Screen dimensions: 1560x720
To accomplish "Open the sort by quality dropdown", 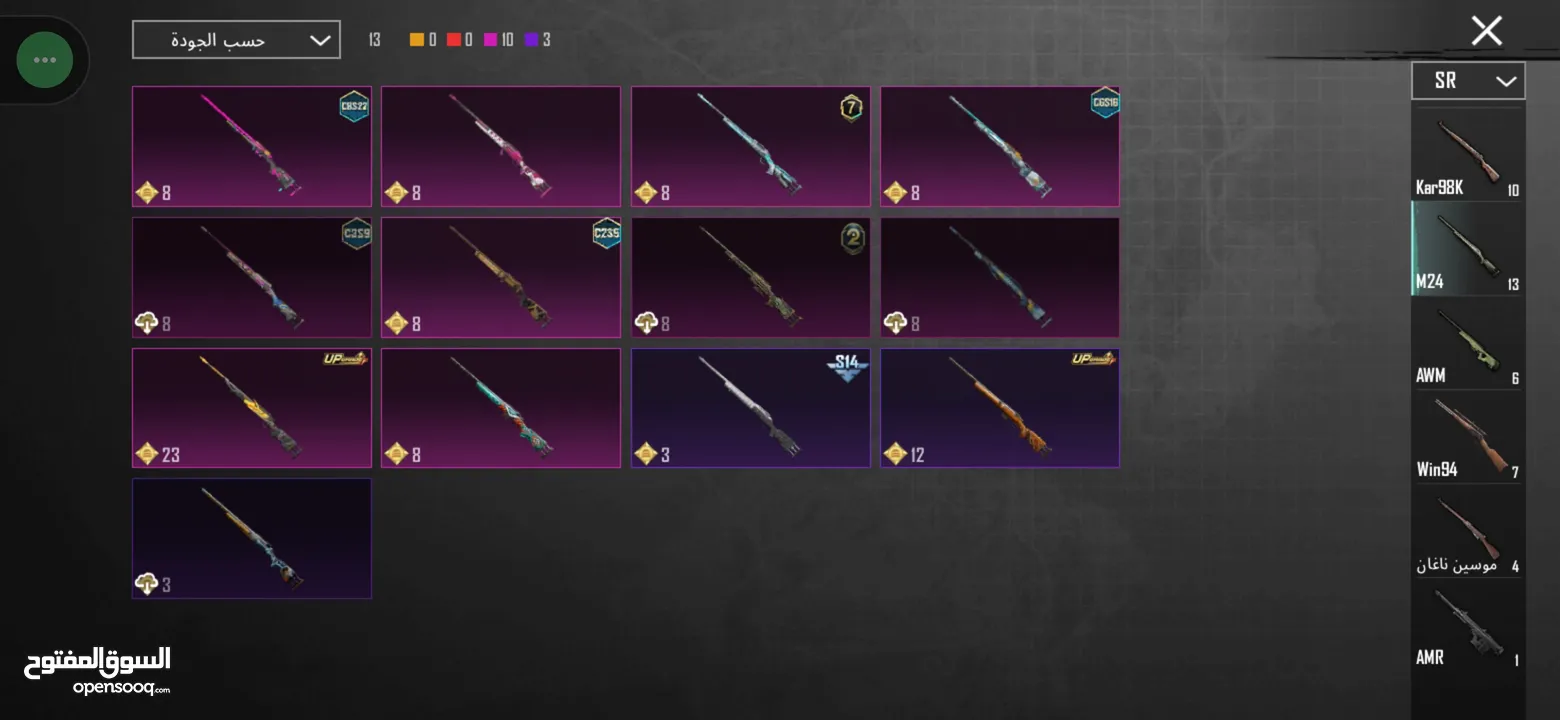I will pos(236,40).
